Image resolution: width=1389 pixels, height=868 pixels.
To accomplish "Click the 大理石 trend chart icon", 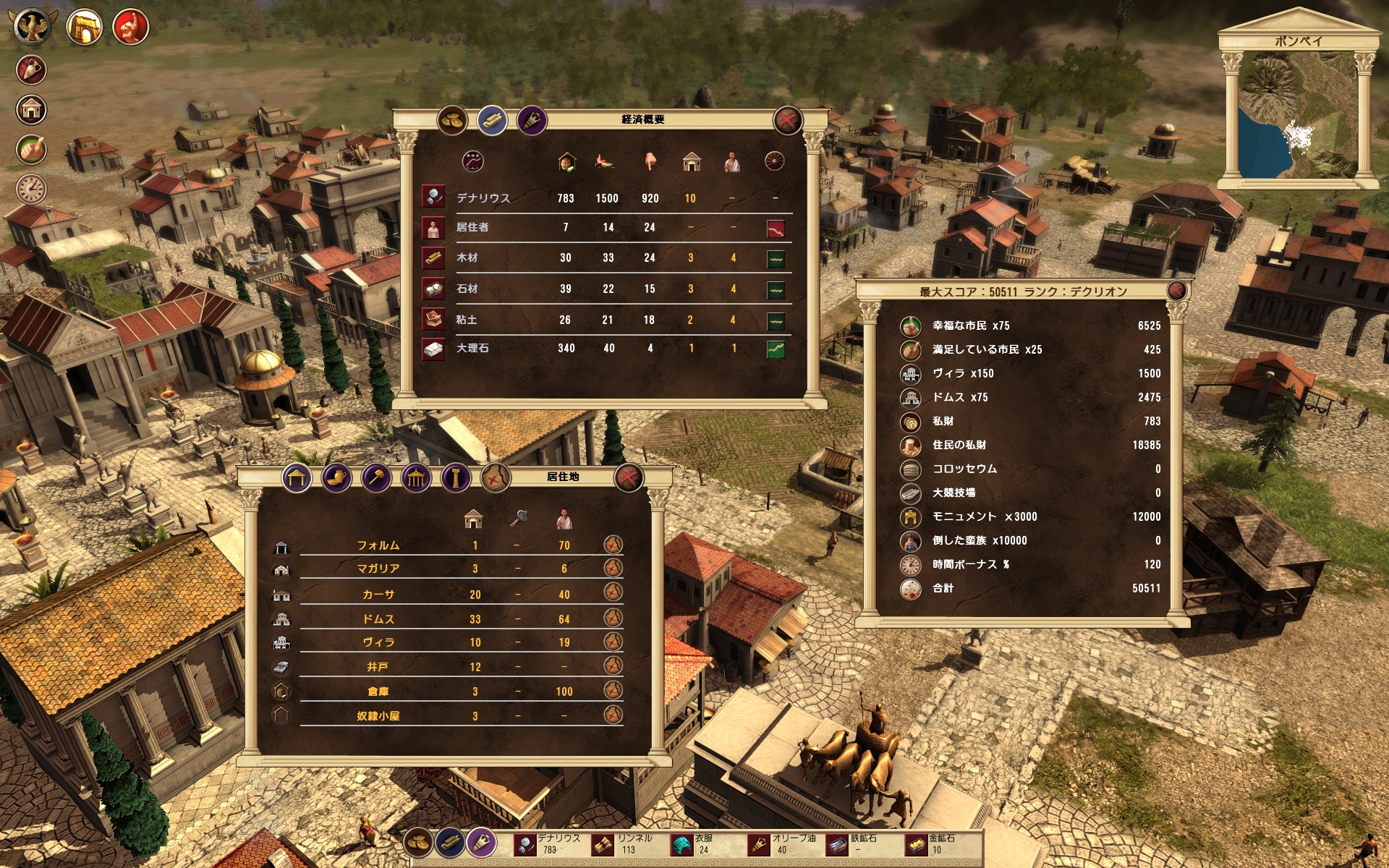I will pos(775,349).
